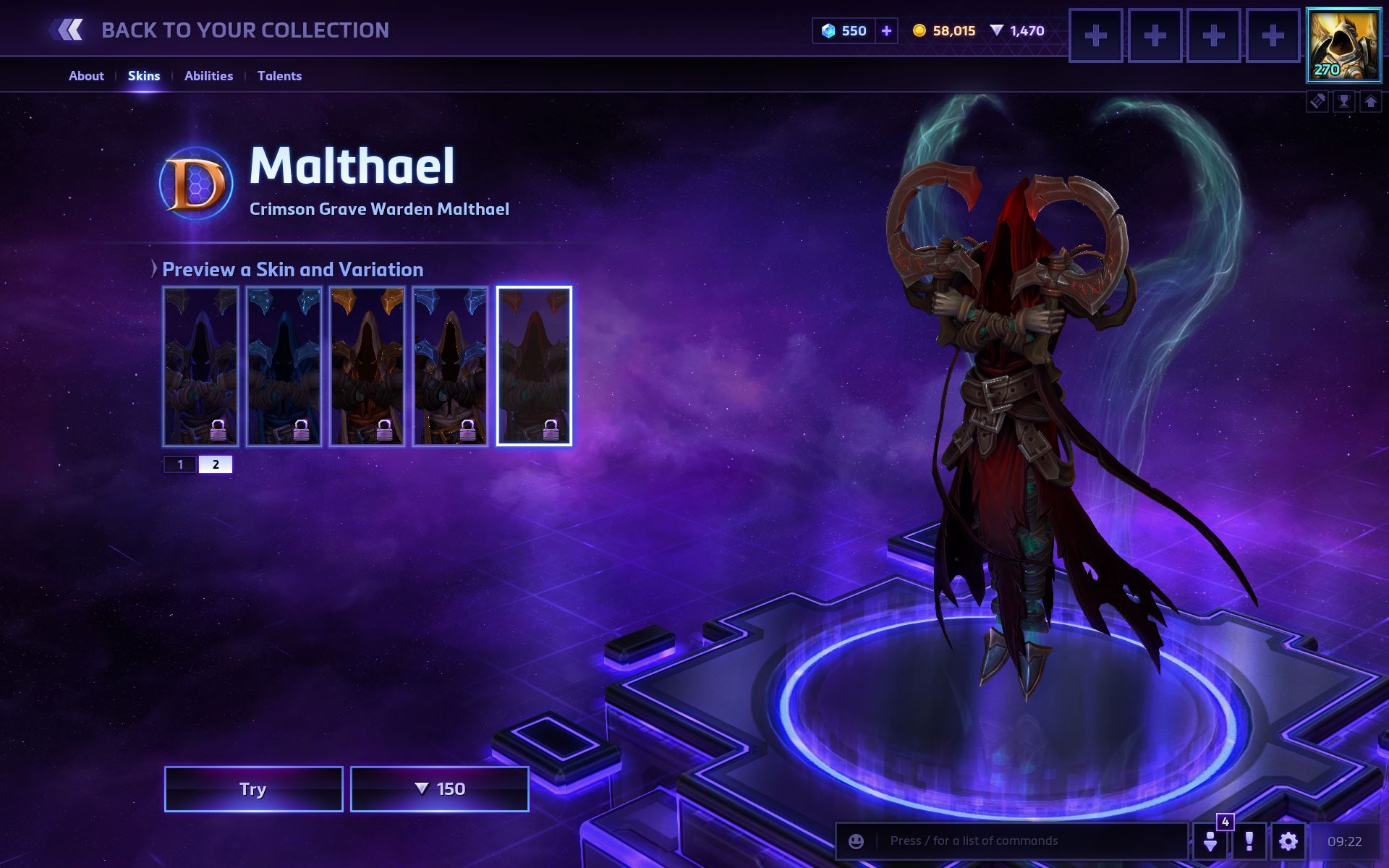Select the Skins tab

point(144,76)
